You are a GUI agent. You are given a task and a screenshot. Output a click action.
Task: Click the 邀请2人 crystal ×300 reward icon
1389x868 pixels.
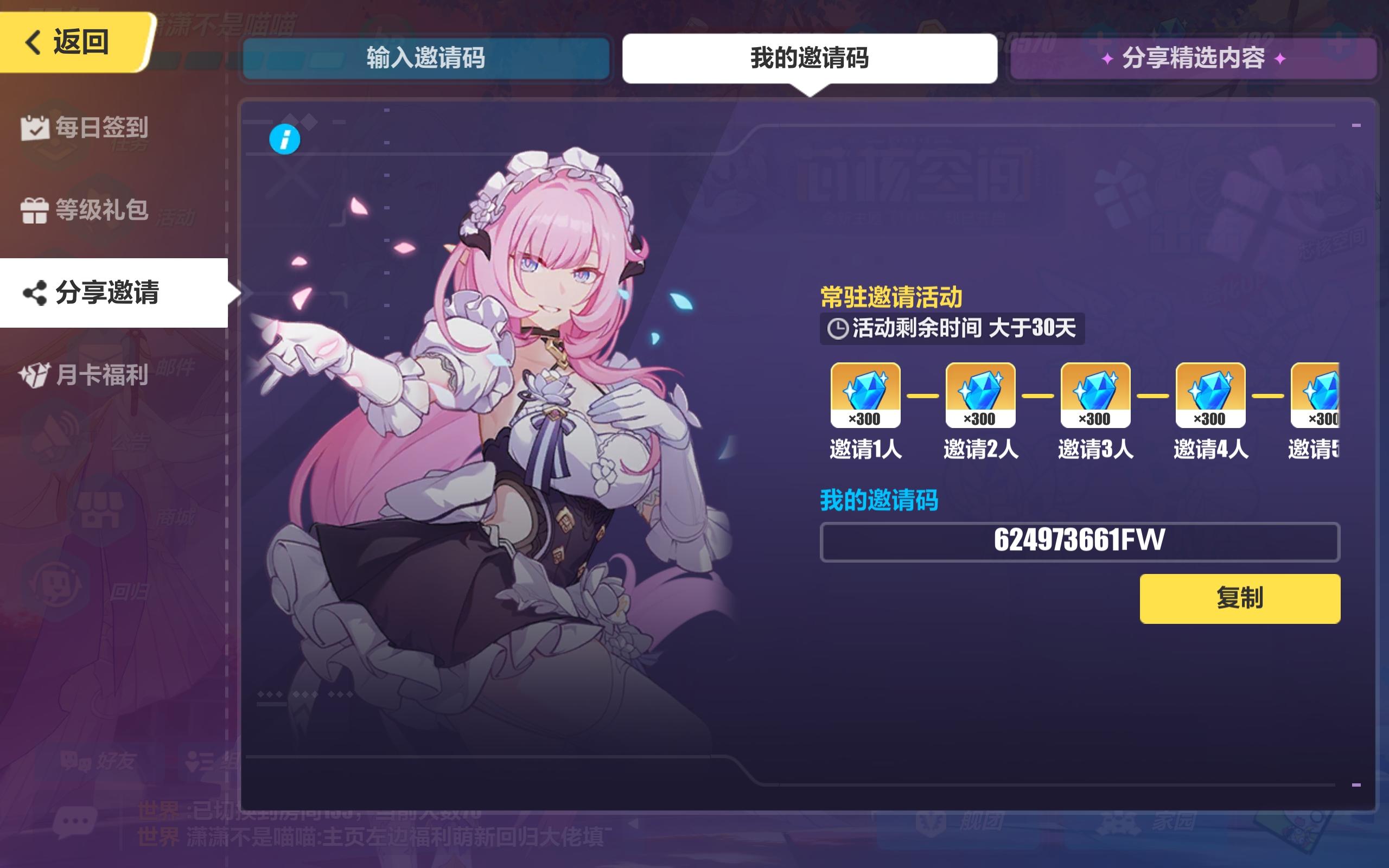[980, 395]
